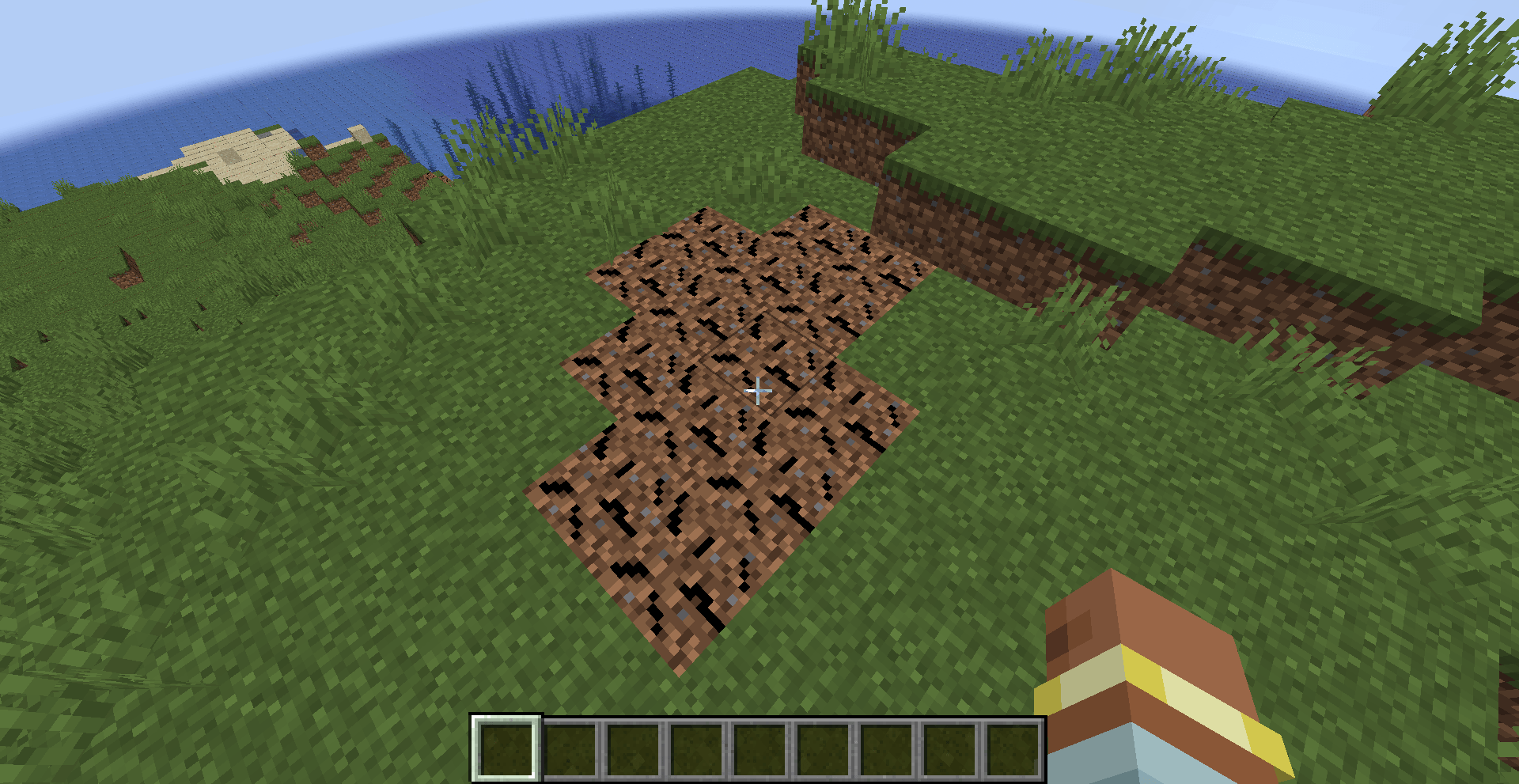This screenshot has height=784, width=1519.
Task: Select the seventh hotbar slot
Action: (885, 748)
